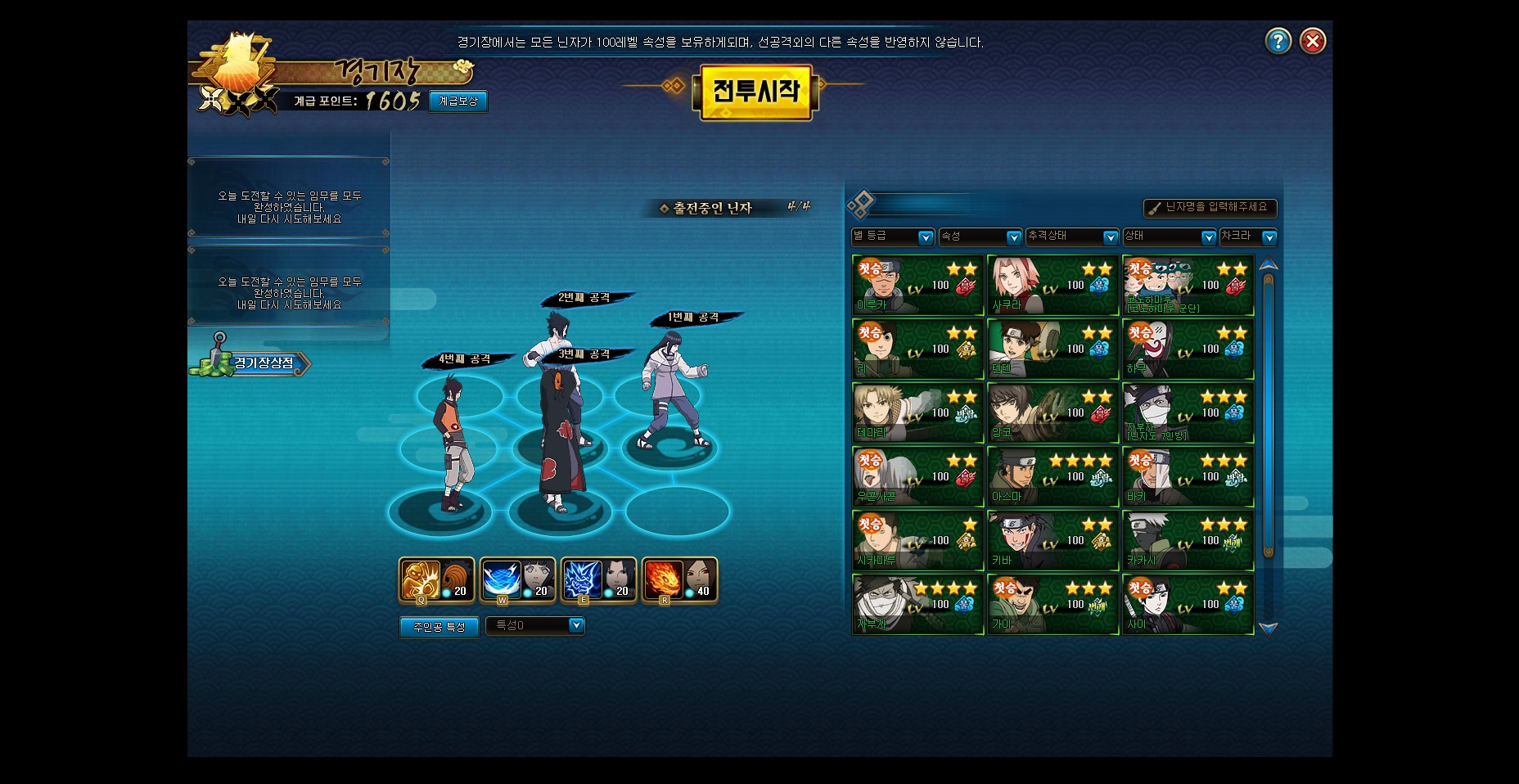Open the 속성 attribute filter dropdown
The width and height of the screenshot is (1519, 784).
[980, 237]
